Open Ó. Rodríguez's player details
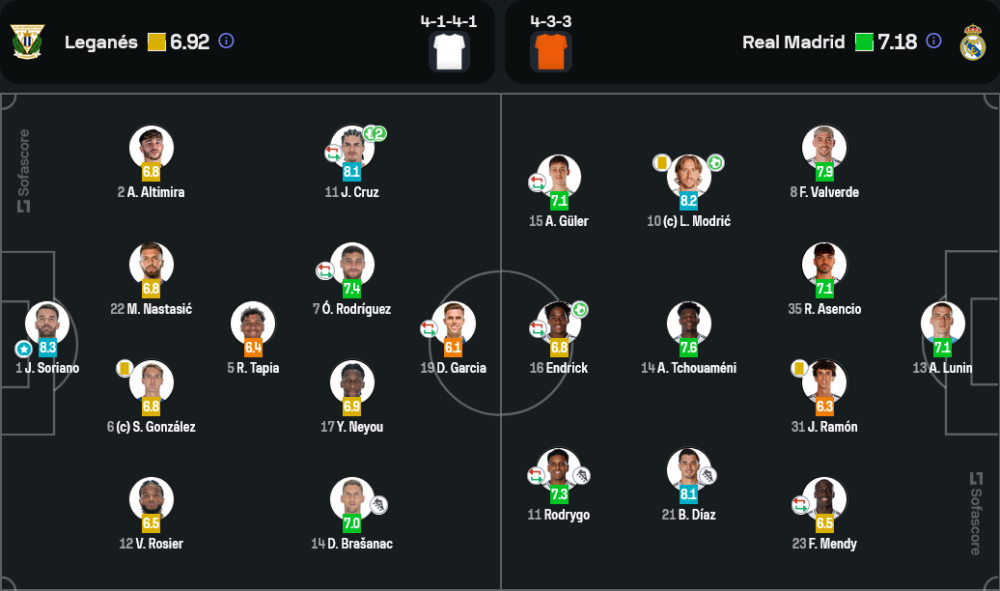1000x591 pixels. (x=352, y=265)
